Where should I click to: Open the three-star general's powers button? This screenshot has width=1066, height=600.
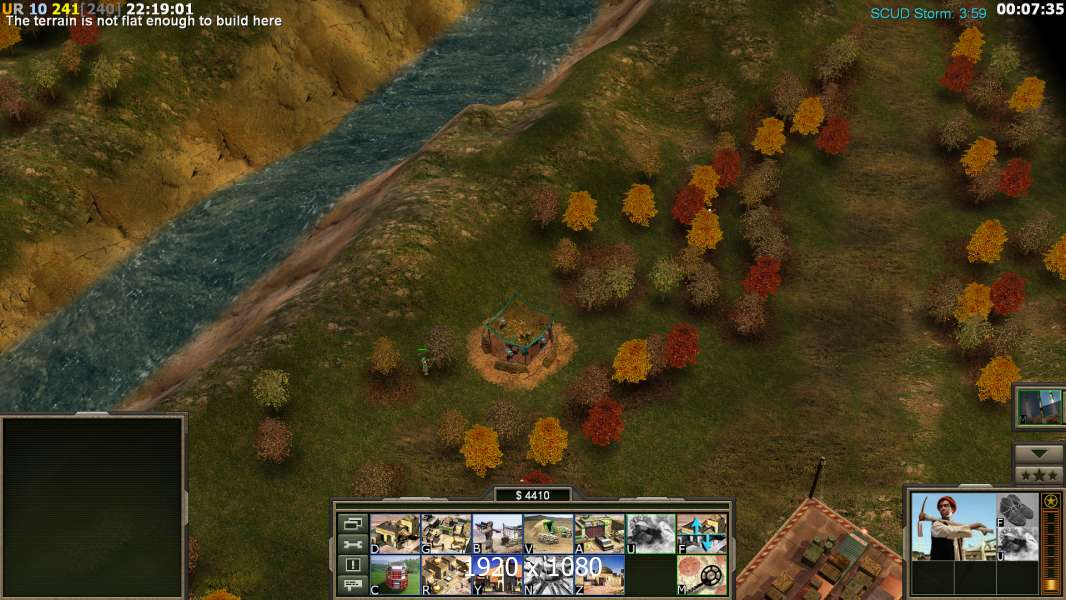pos(1038,475)
